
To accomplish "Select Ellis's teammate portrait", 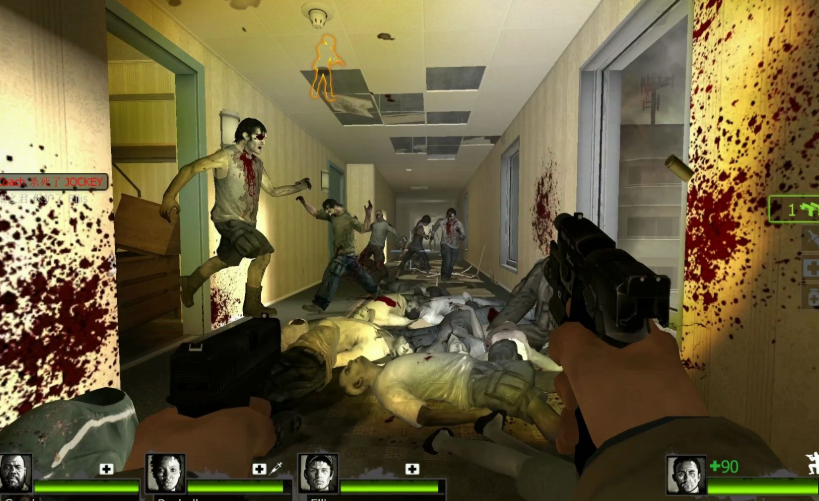I will tap(317, 473).
